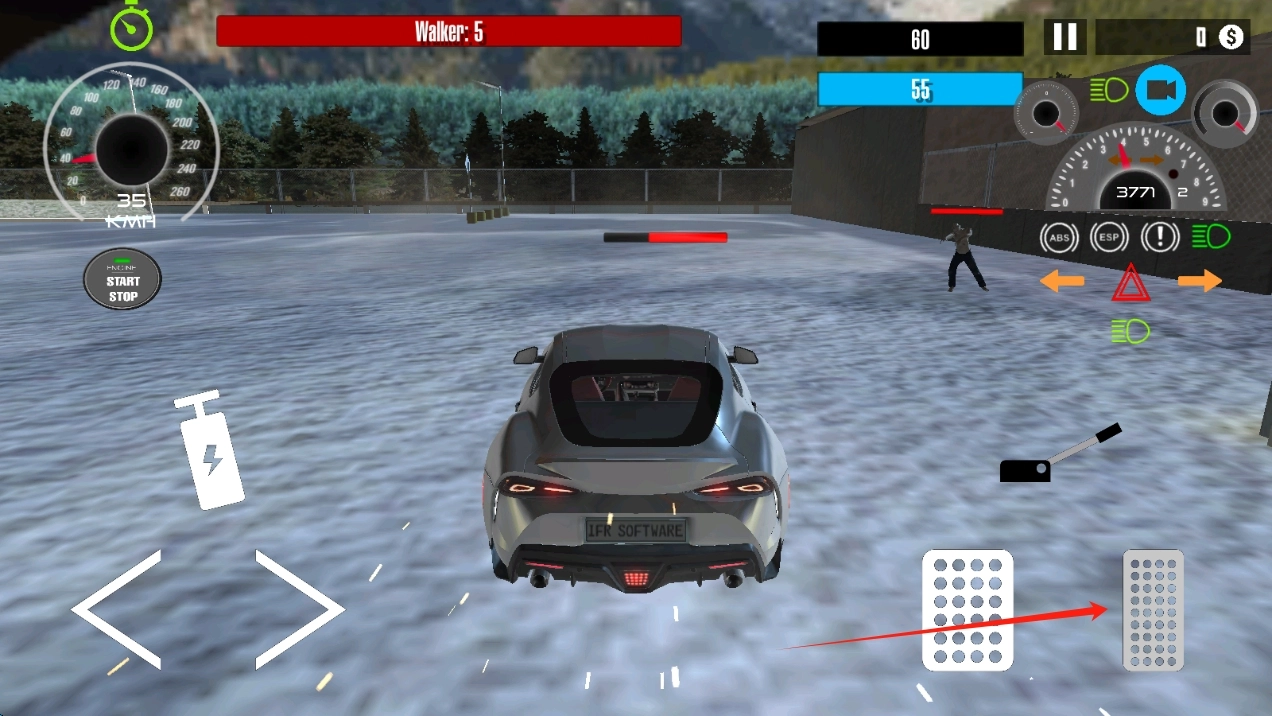The height and width of the screenshot is (716, 1272).
Task: Turn on the red hazard triangle lights
Action: [1131, 284]
